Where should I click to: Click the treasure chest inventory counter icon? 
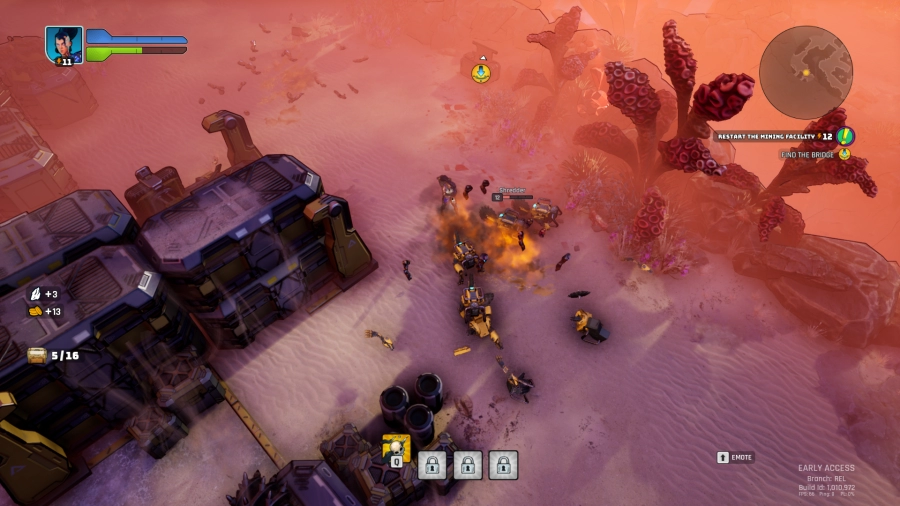pos(37,354)
